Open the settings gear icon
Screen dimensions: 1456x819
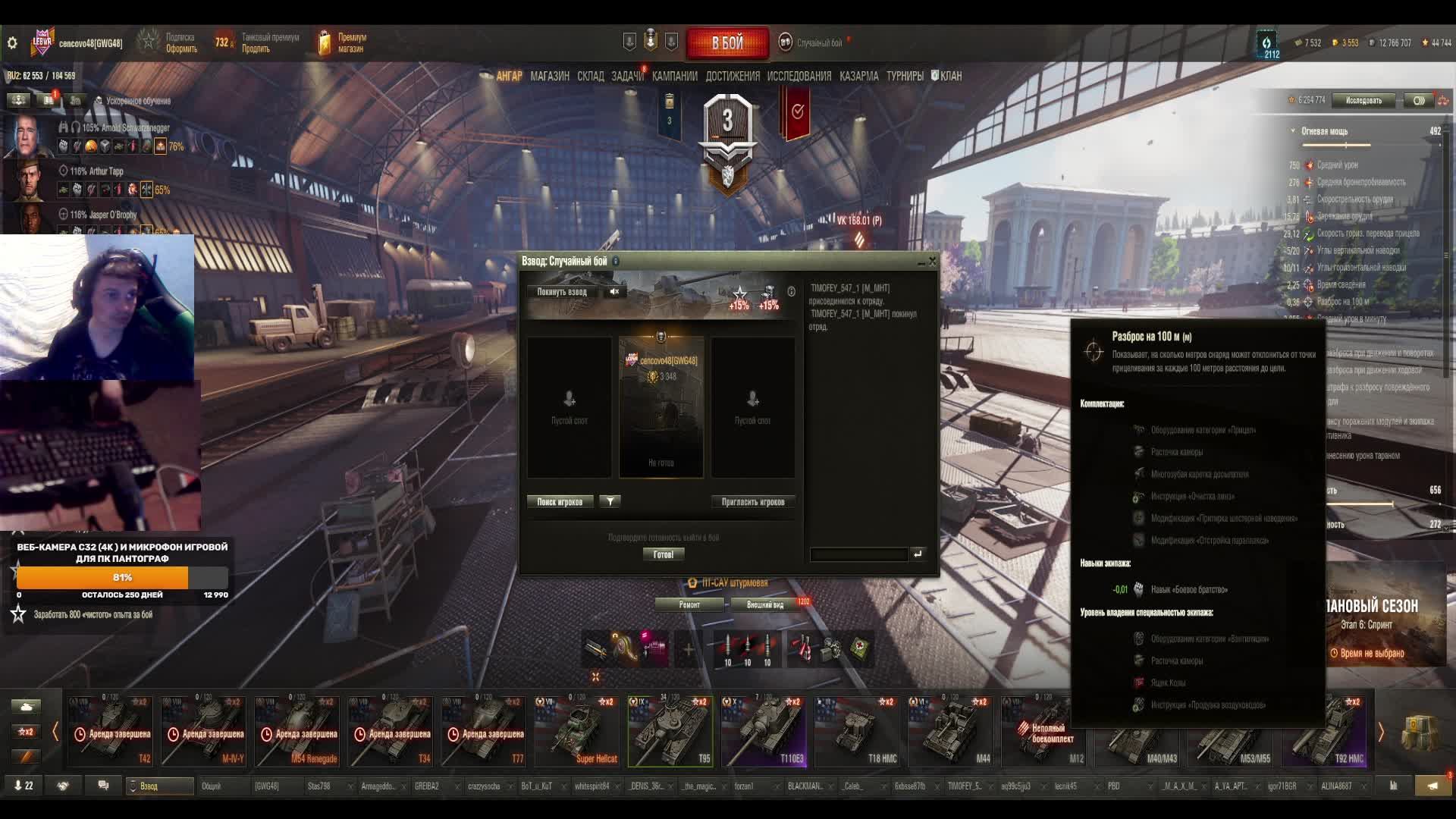[12, 43]
